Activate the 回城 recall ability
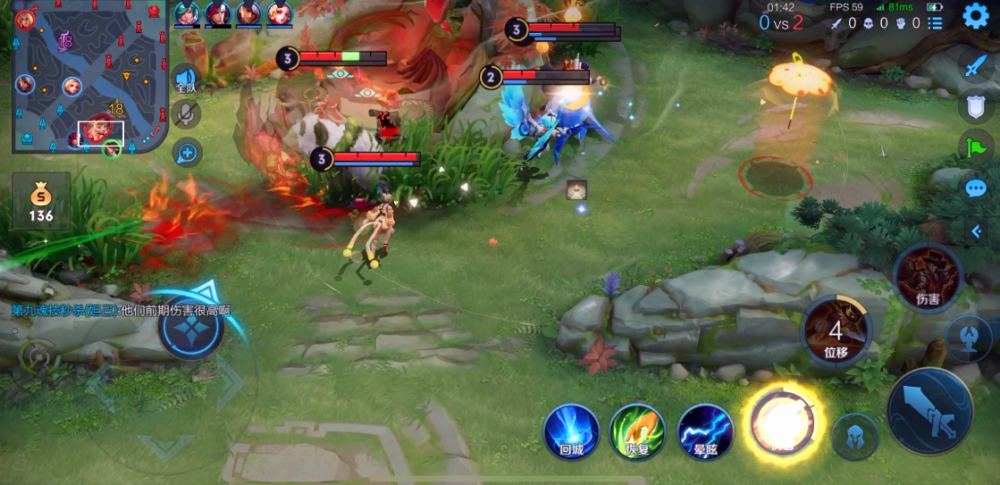The height and width of the screenshot is (485, 1000). 572,431
